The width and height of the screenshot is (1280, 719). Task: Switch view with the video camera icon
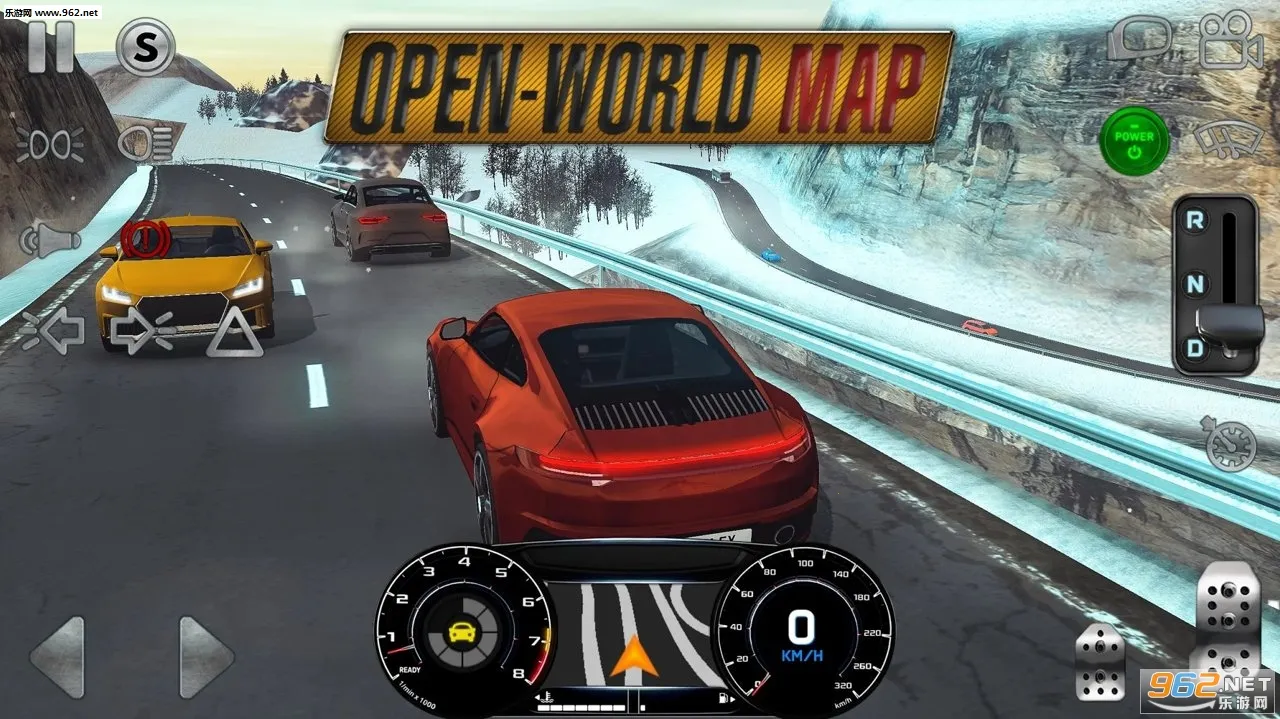coord(1229,40)
